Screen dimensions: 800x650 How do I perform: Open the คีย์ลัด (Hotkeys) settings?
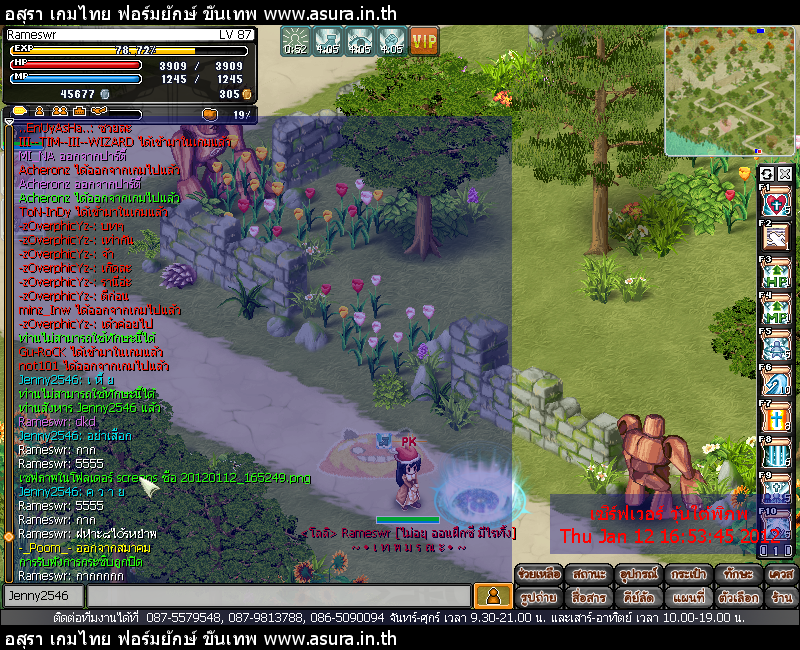(641, 597)
